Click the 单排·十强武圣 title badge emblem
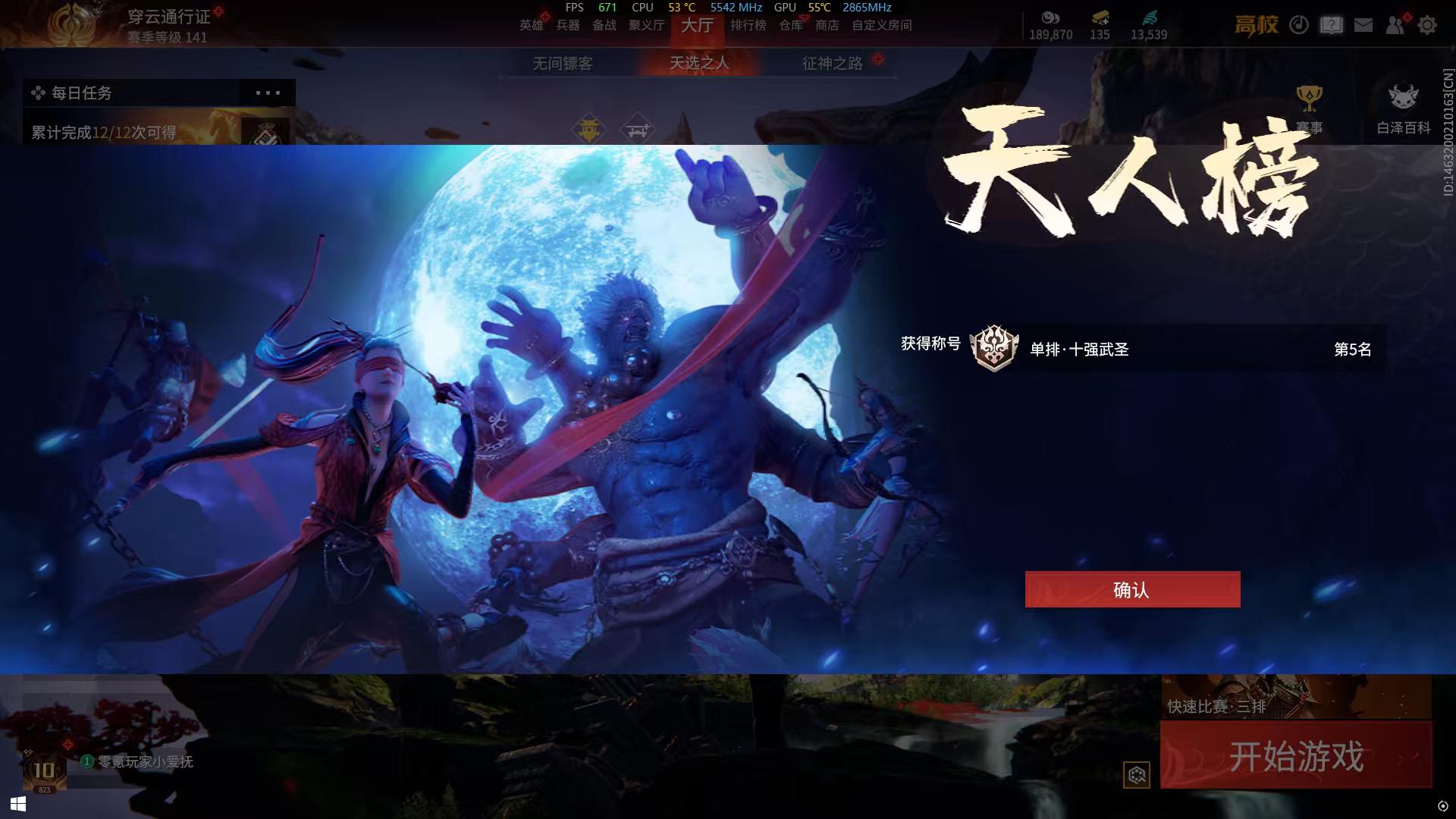 coord(996,349)
